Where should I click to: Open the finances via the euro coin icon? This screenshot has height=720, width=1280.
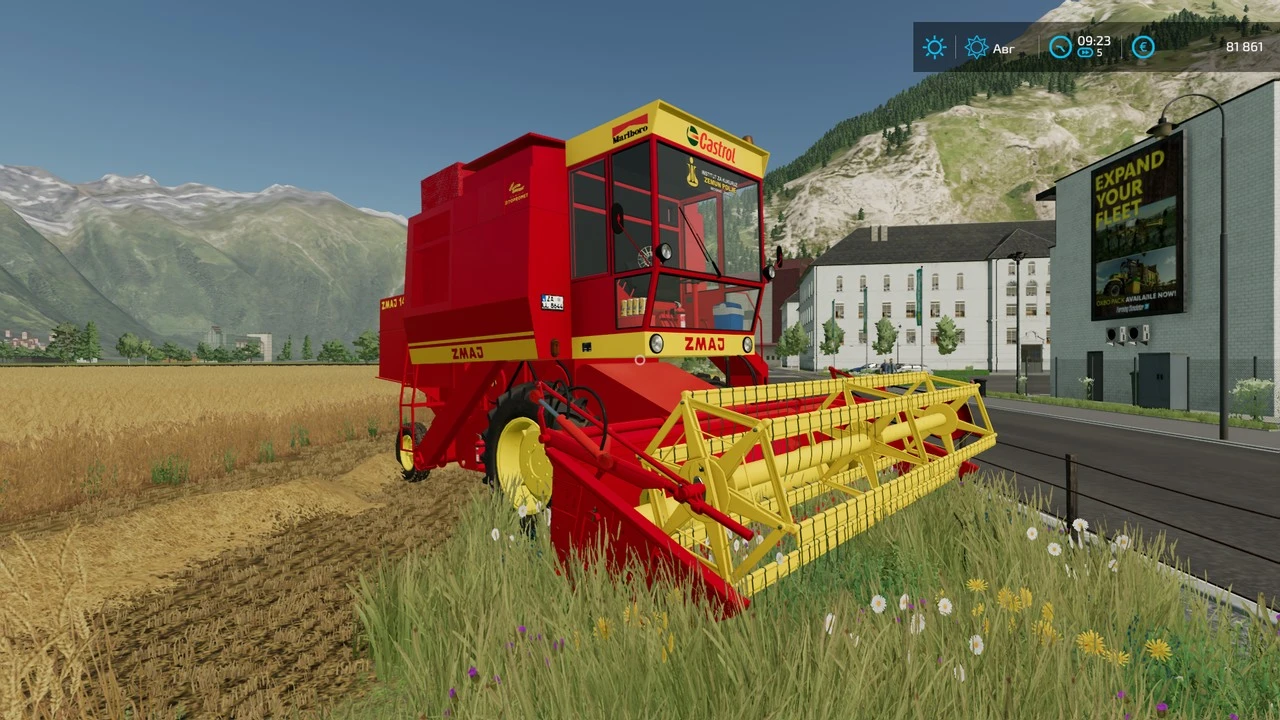pyautogui.click(x=1142, y=48)
